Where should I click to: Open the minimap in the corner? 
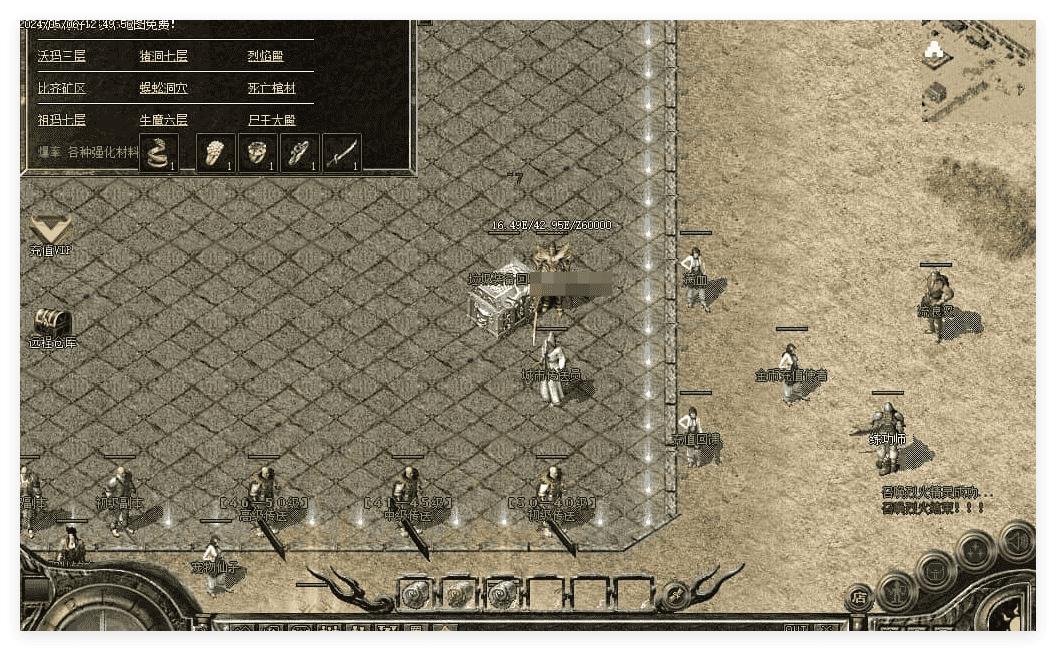977,70
